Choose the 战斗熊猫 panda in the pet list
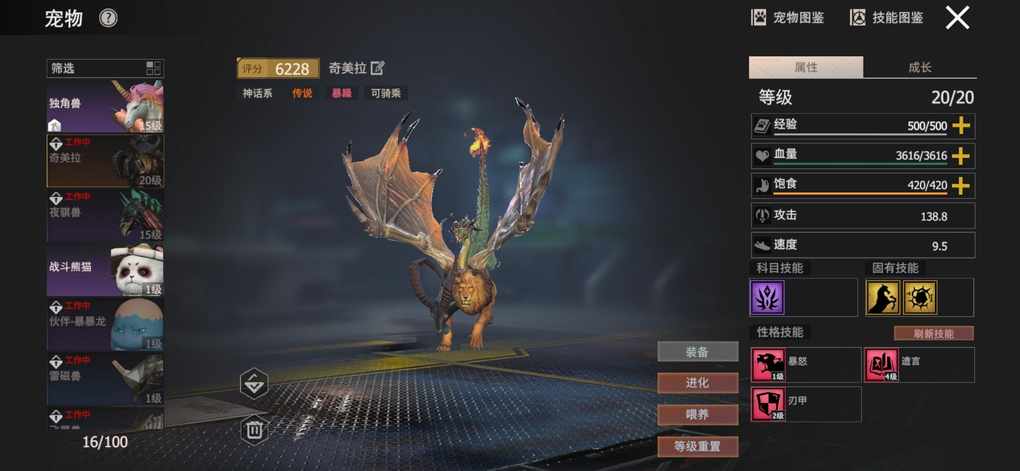The height and width of the screenshot is (471, 1020). click(105, 269)
